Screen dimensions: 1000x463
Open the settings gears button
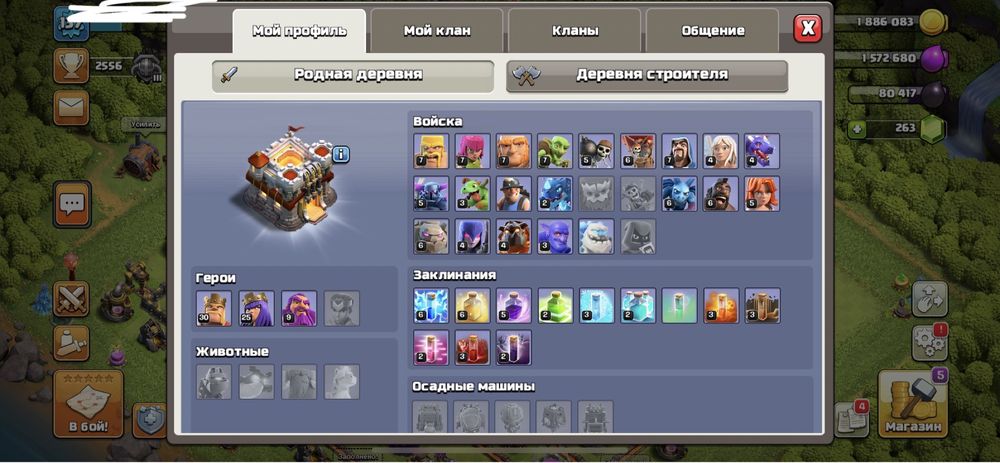(x=929, y=344)
